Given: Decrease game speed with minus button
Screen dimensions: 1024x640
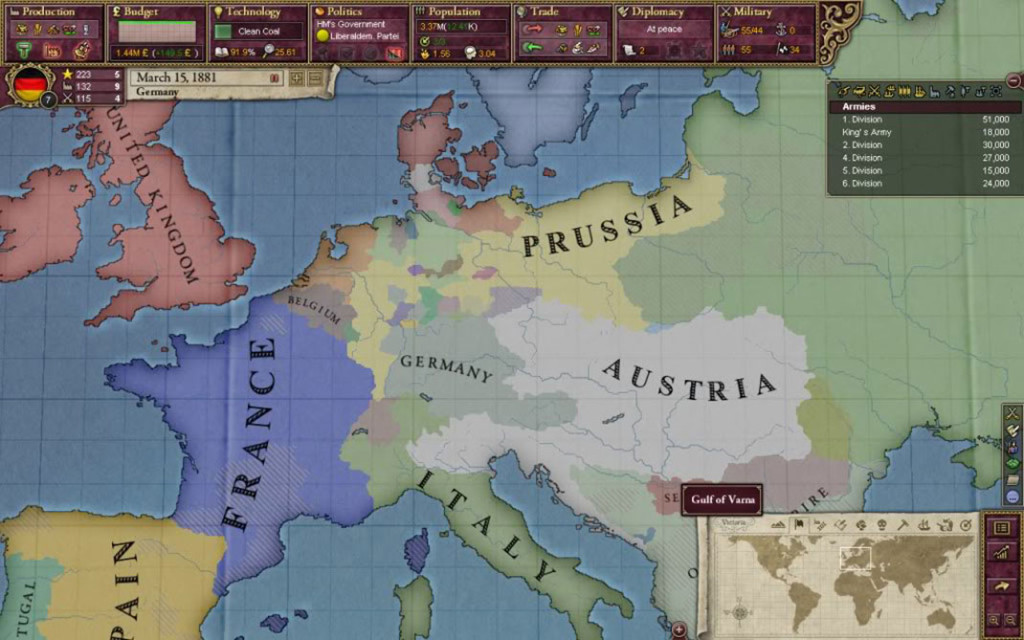Looking at the screenshot, I should [314, 78].
